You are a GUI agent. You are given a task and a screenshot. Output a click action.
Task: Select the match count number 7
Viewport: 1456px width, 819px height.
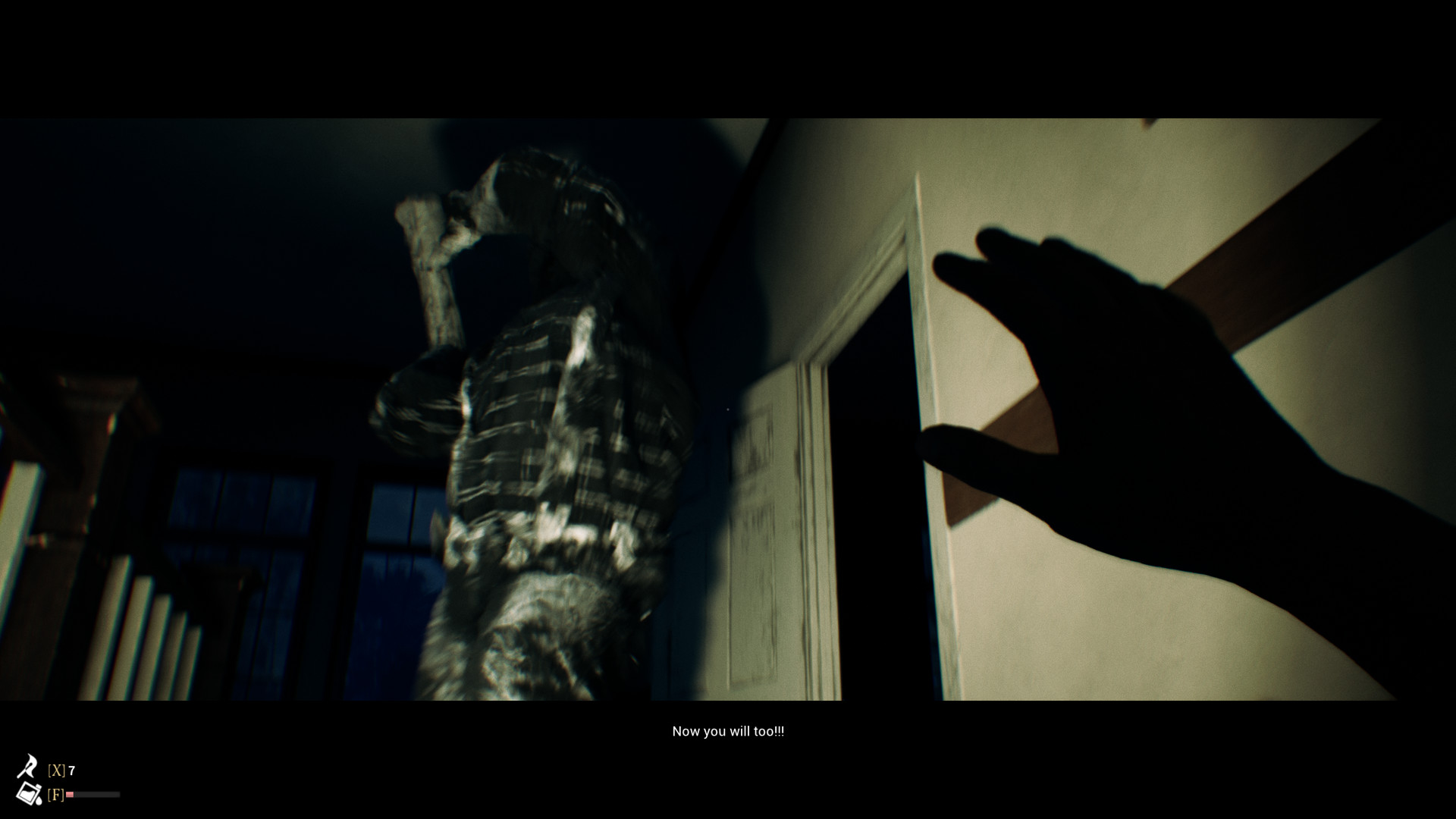point(71,770)
